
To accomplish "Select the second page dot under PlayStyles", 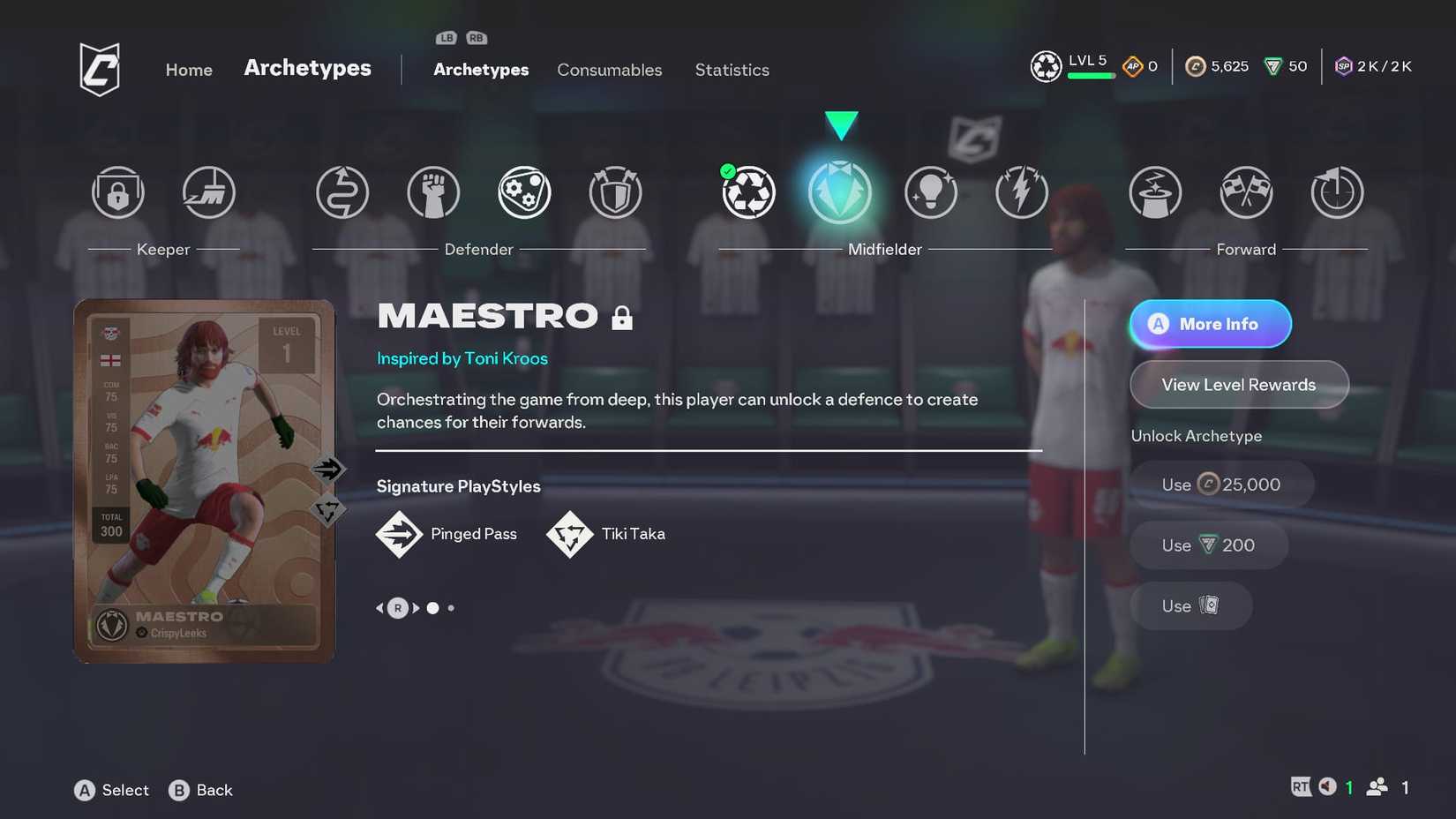I will (451, 607).
